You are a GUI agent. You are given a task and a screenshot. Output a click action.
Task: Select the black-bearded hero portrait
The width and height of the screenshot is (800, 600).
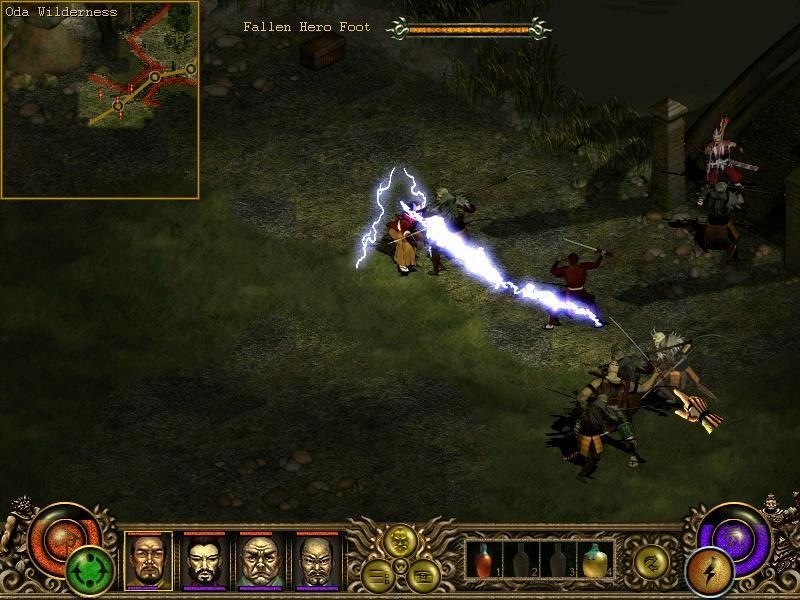pyautogui.click(x=204, y=559)
